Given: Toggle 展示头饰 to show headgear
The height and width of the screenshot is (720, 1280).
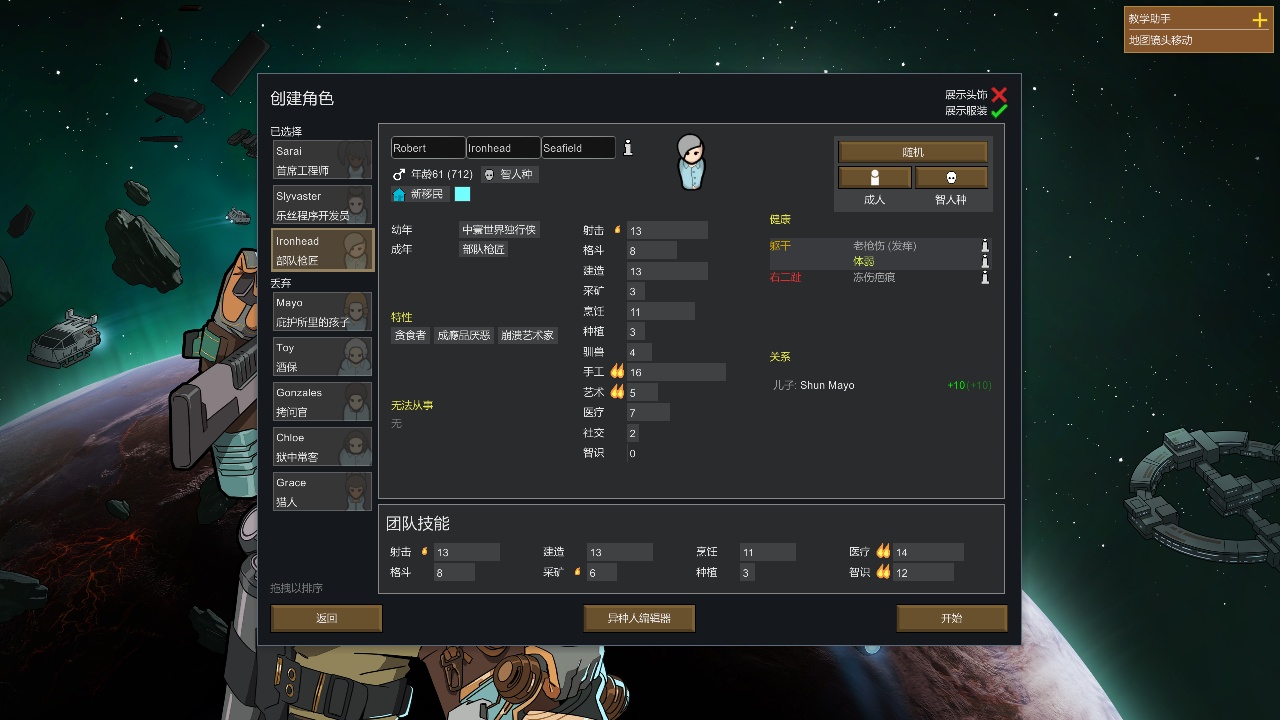Looking at the screenshot, I should (x=1000, y=94).
